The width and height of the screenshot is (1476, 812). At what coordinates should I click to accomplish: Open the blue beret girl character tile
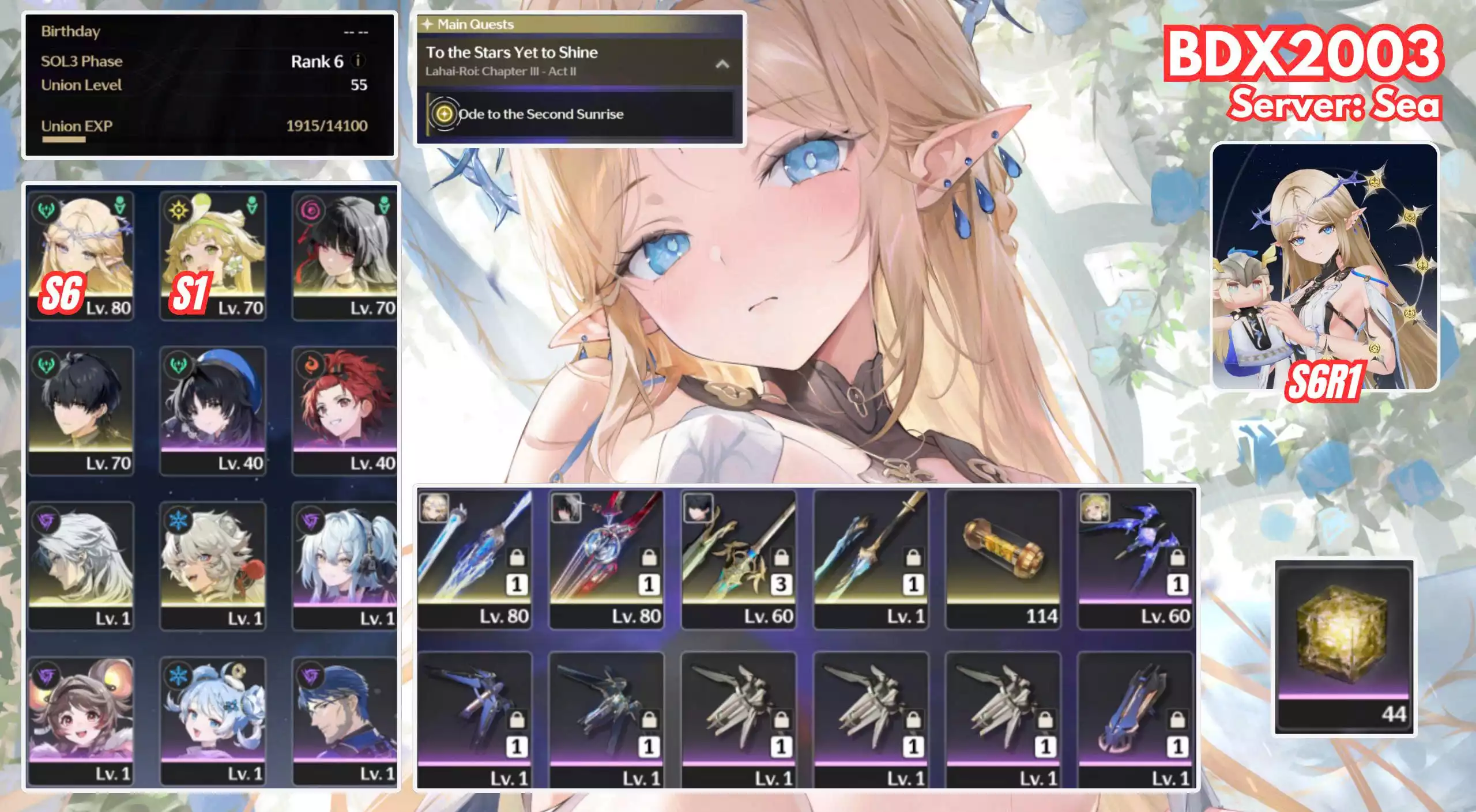[x=213, y=410]
